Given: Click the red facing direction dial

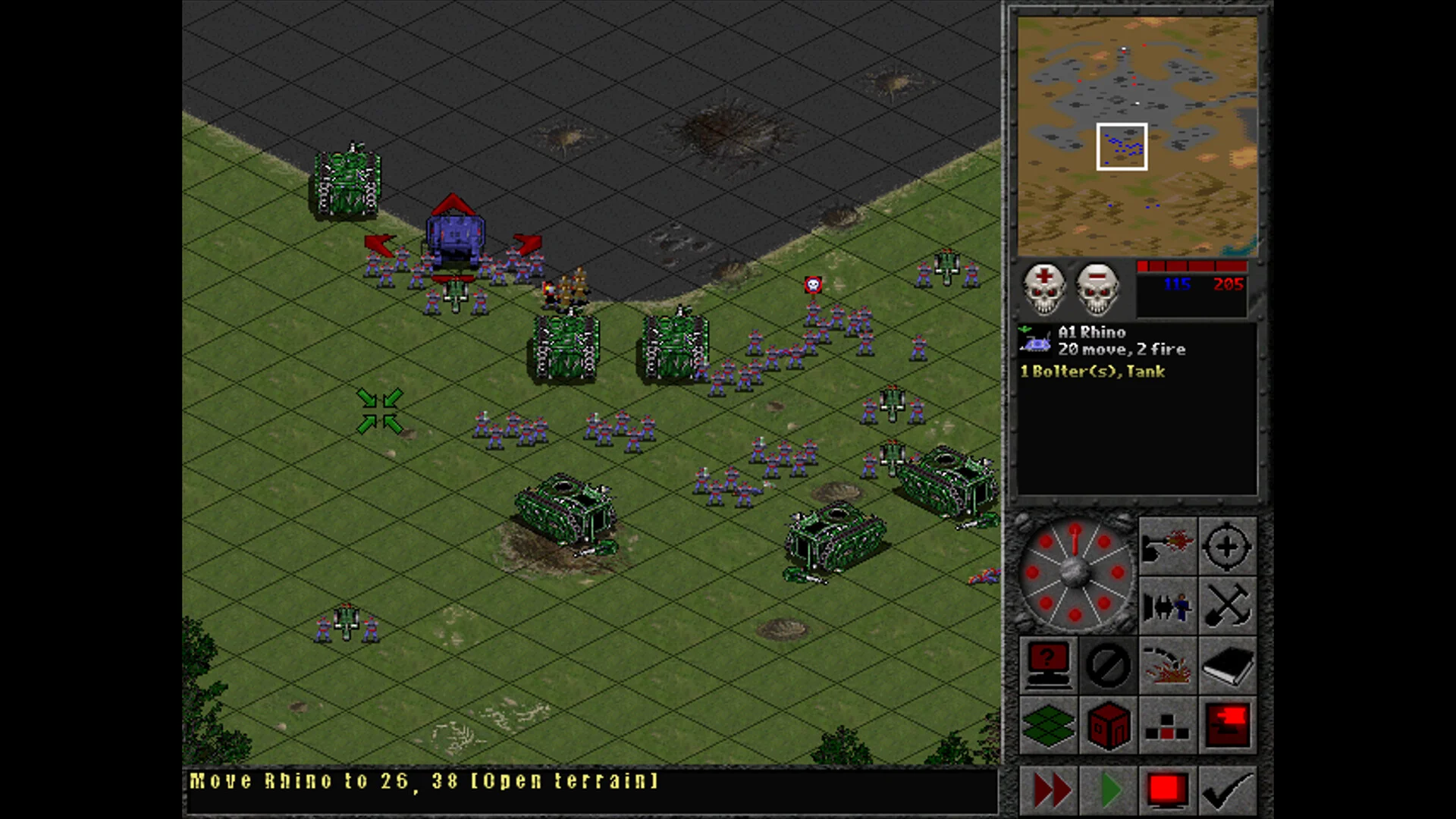Looking at the screenshot, I should click(x=1075, y=573).
